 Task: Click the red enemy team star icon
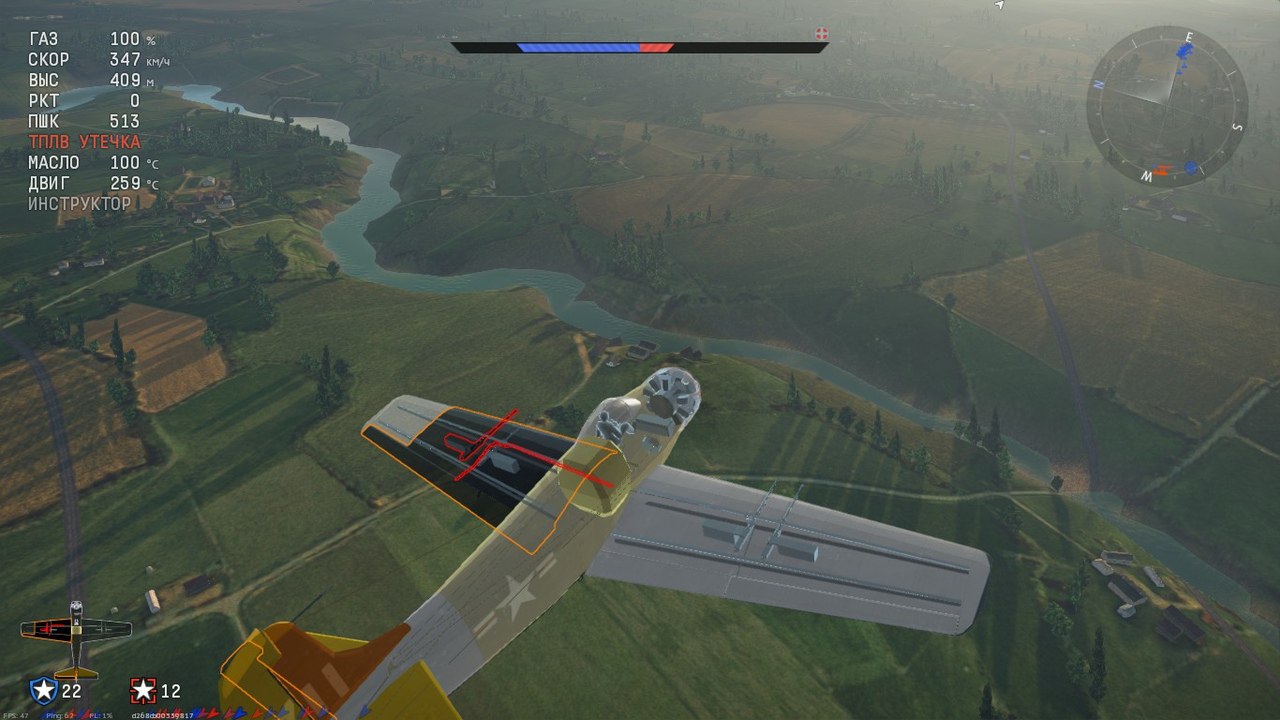[x=144, y=690]
